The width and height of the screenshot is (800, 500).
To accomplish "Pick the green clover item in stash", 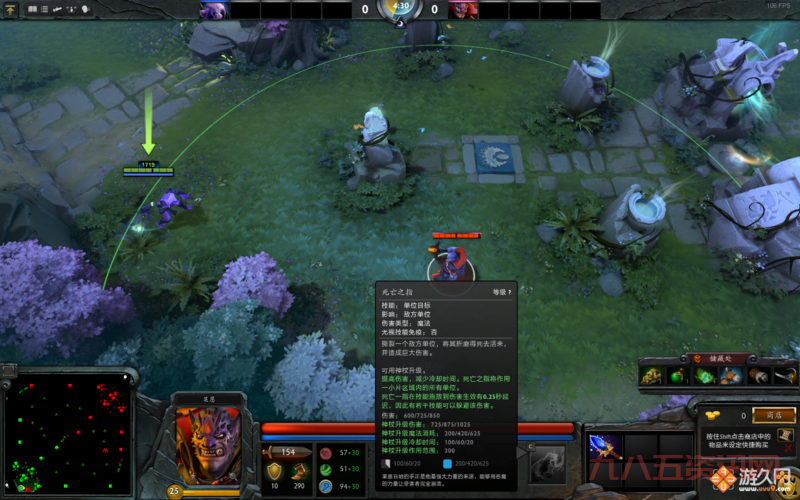I will click(705, 375).
